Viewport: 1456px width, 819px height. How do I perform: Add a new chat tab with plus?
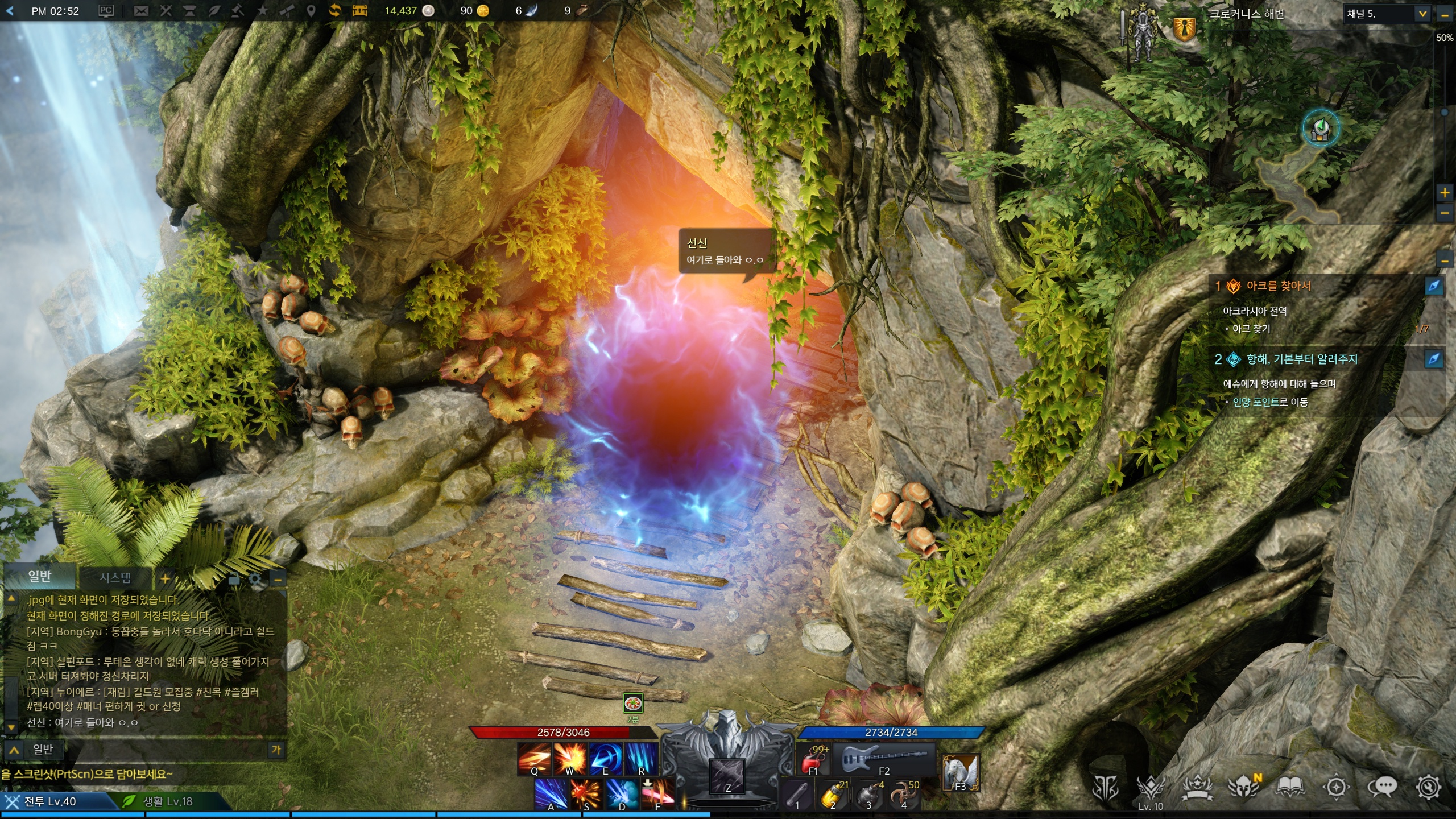point(165,579)
